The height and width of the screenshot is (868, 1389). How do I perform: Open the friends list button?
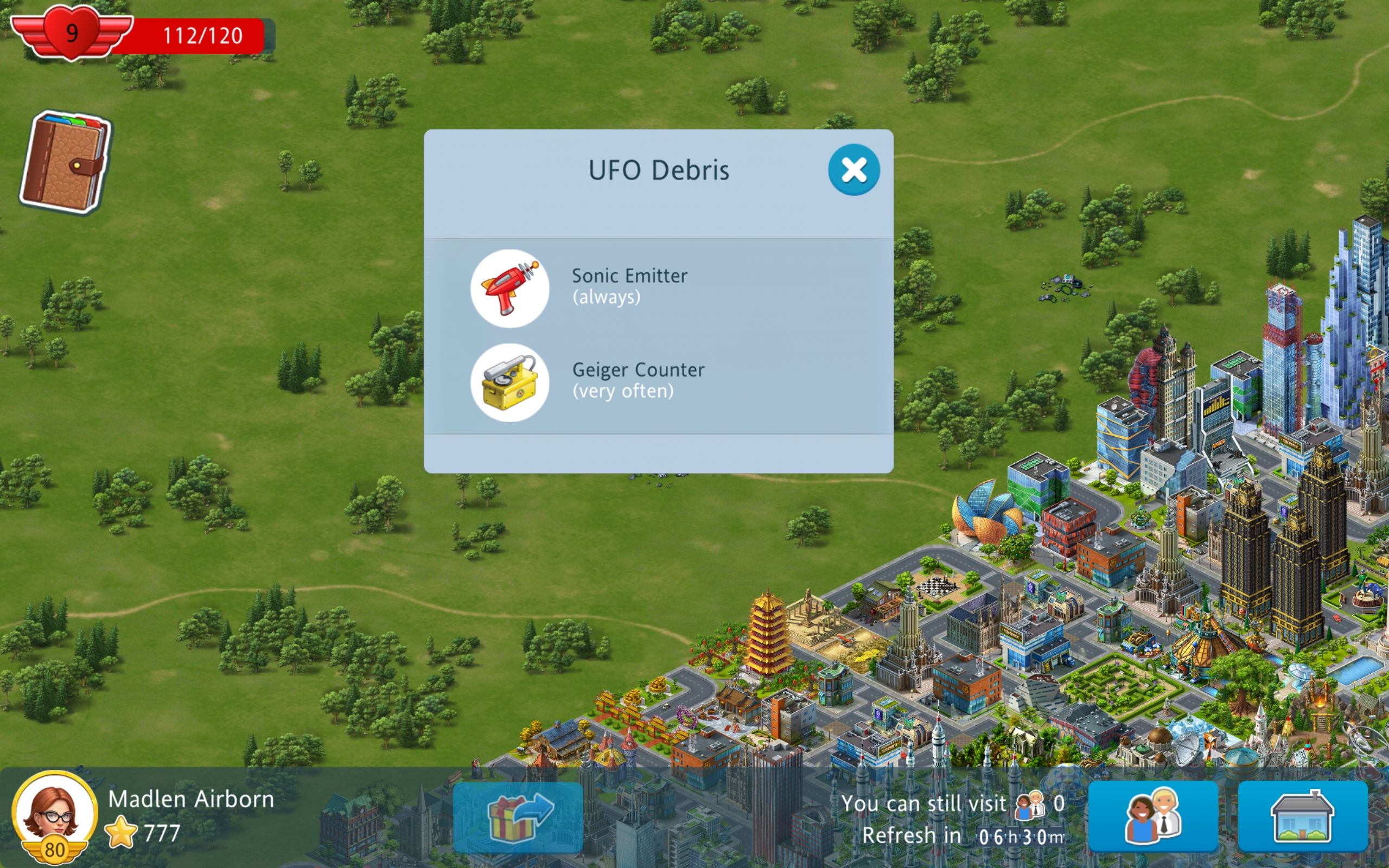point(1152,816)
